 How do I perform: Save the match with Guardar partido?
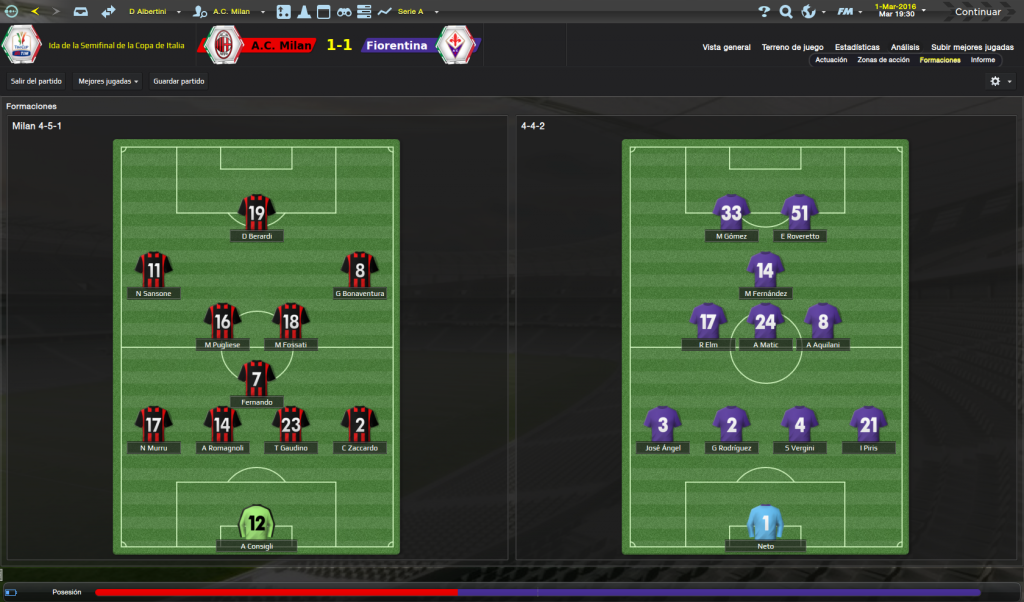[178, 81]
